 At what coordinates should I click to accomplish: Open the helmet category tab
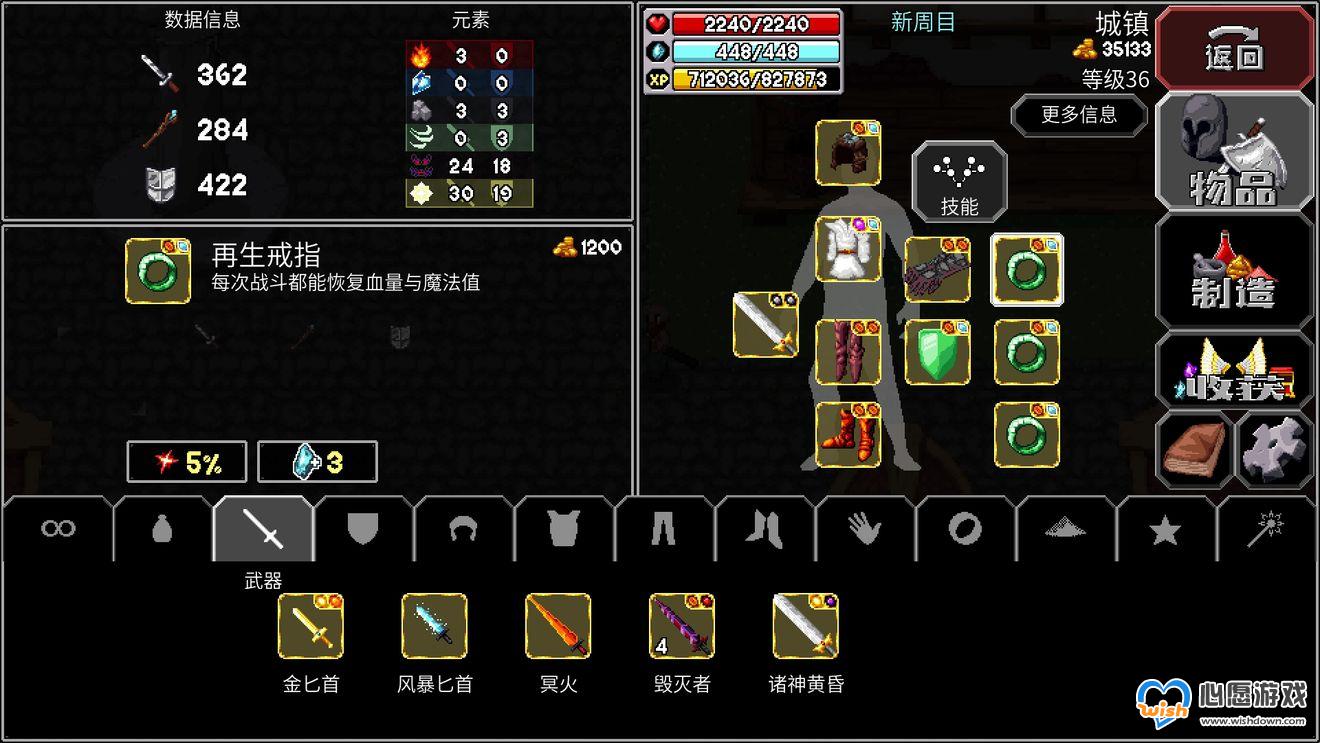[x=460, y=528]
